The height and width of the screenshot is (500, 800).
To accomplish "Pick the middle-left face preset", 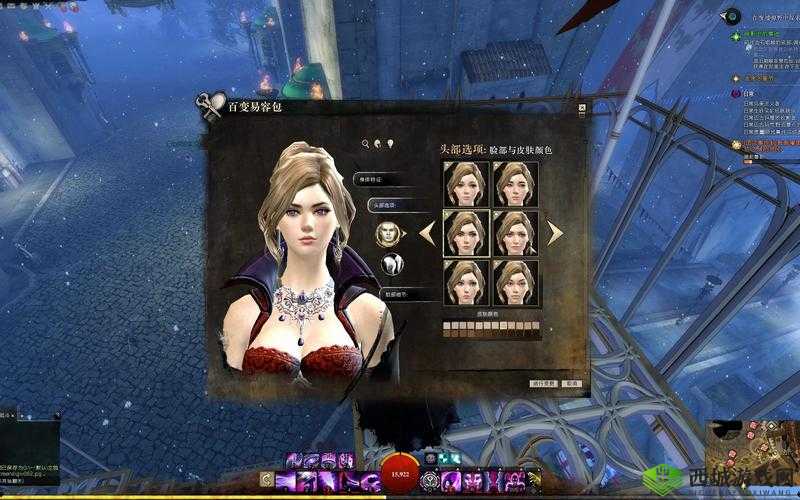I will click(x=465, y=233).
